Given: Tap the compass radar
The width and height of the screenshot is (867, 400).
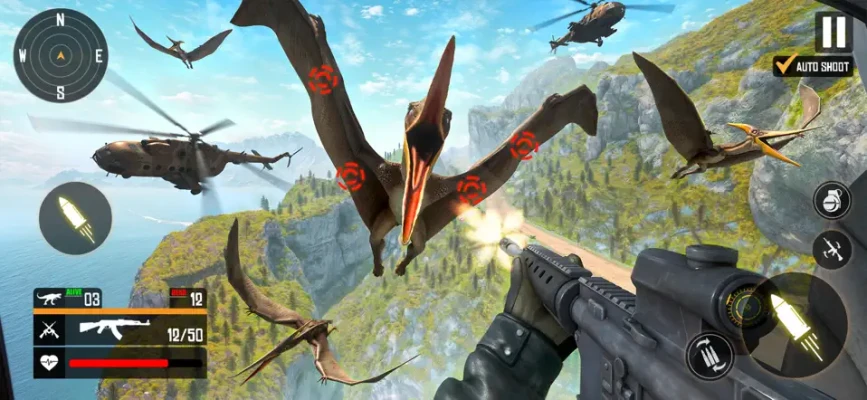Looking at the screenshot, I should (x=60, y=55).
